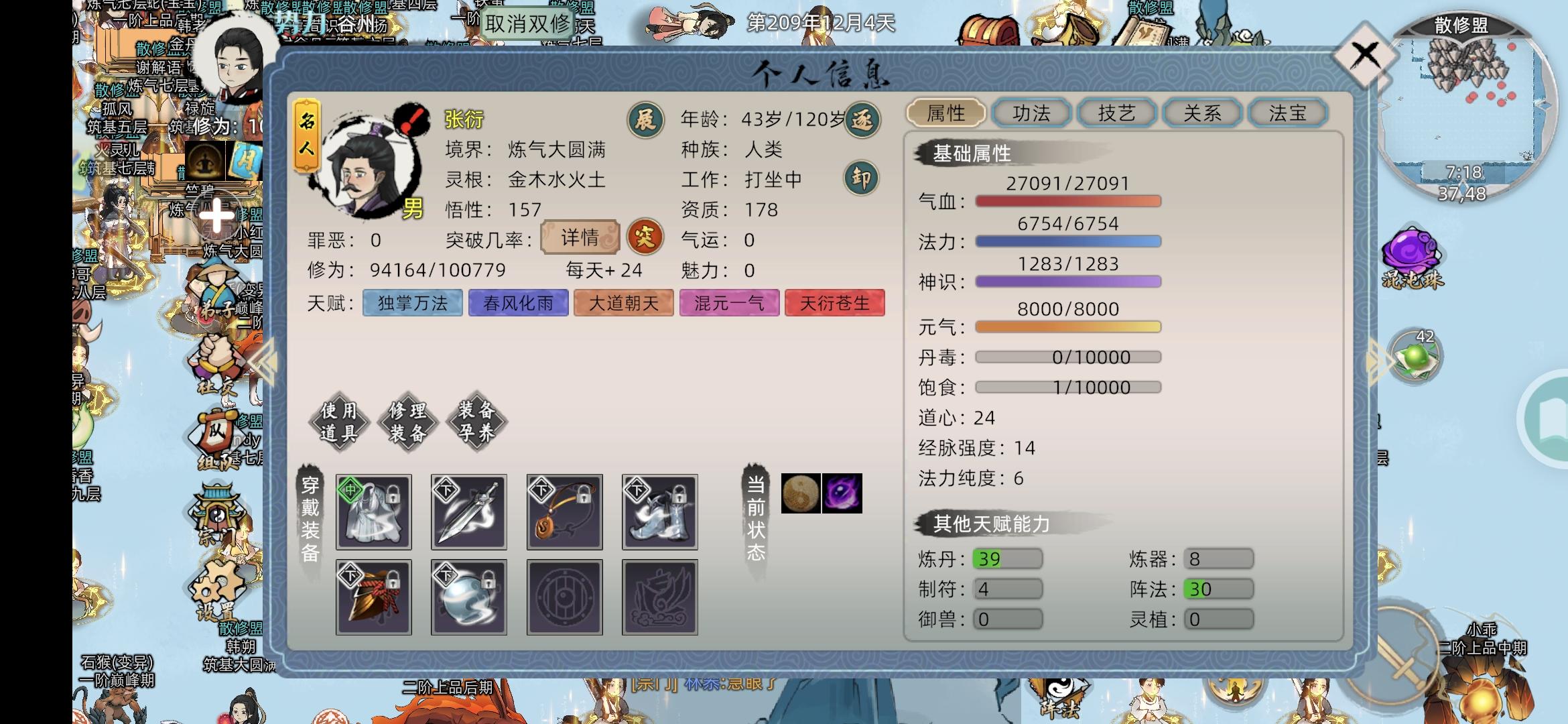Click the equipped sword item slot
This screenshot has width=1568, height=724.
[468, 511]
